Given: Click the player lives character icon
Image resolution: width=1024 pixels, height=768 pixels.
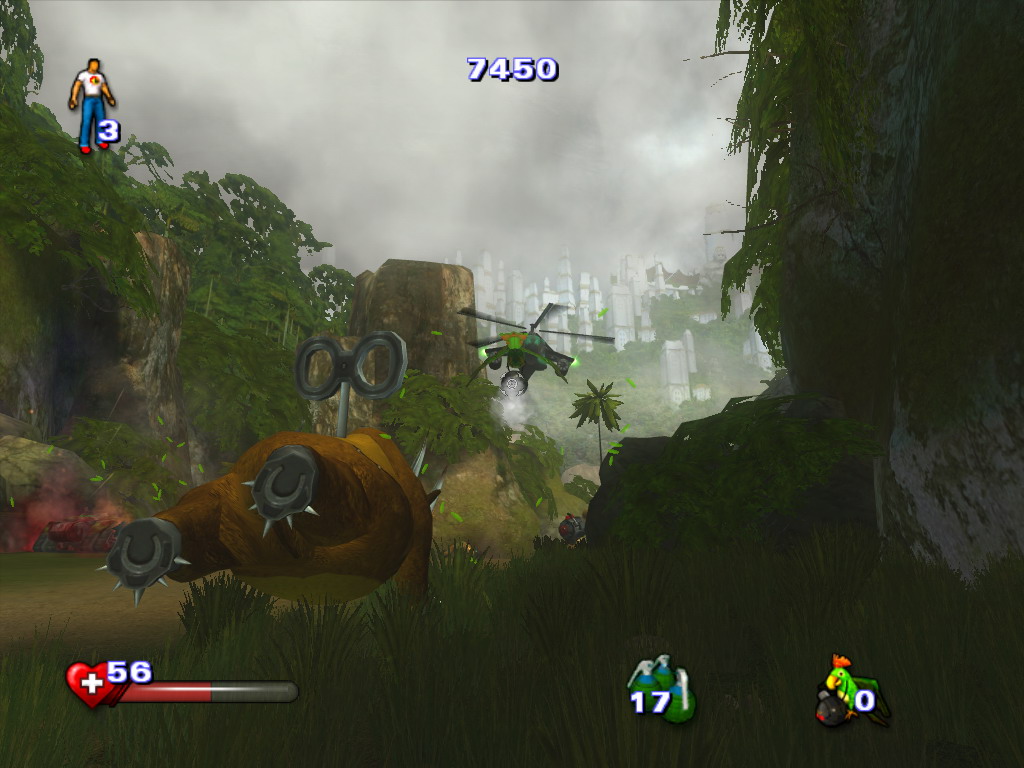Looking at the screenshot, I should (91, 104).
